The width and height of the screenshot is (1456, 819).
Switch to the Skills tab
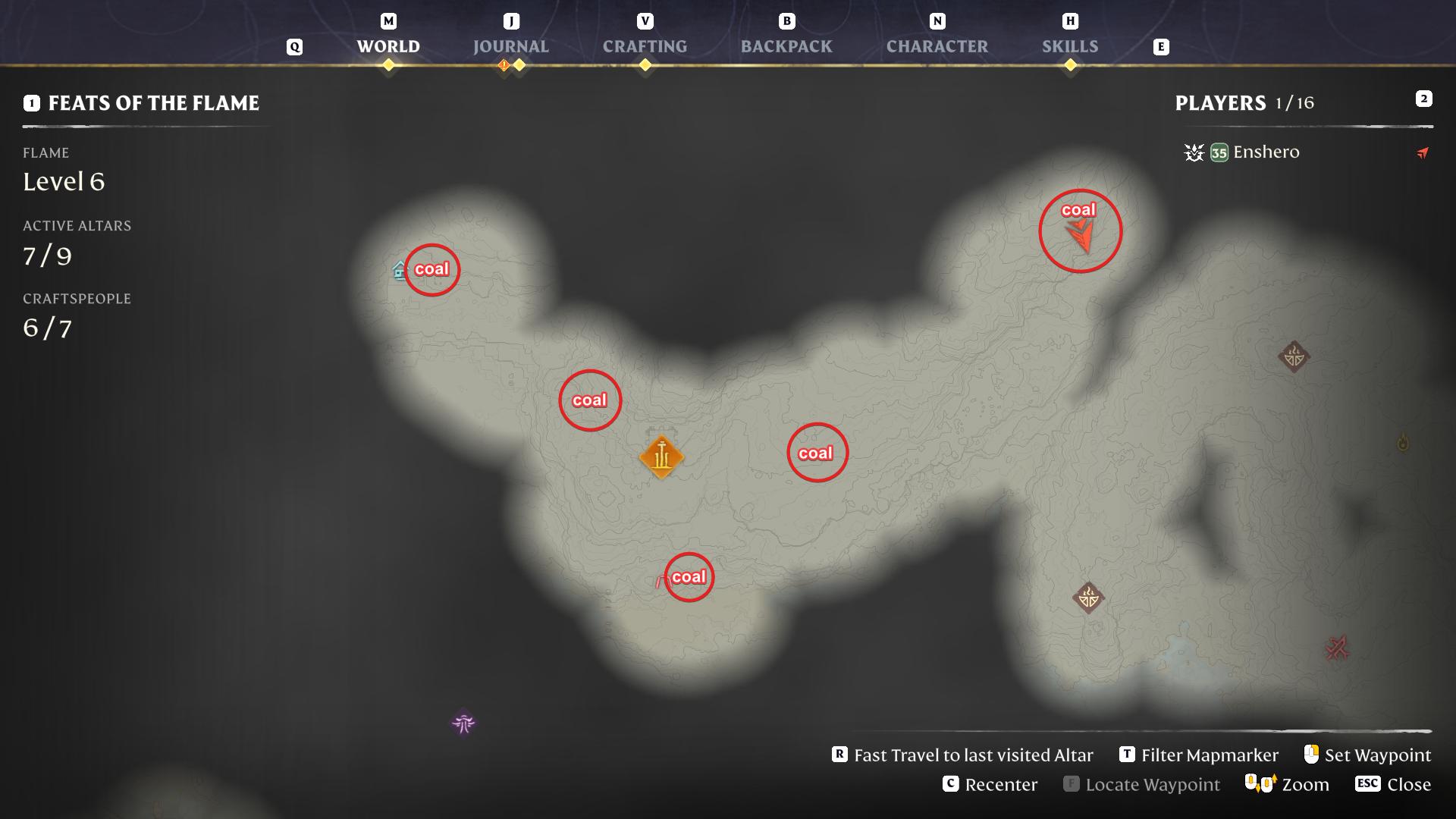pyautogui.click(x=1069, y=46)
